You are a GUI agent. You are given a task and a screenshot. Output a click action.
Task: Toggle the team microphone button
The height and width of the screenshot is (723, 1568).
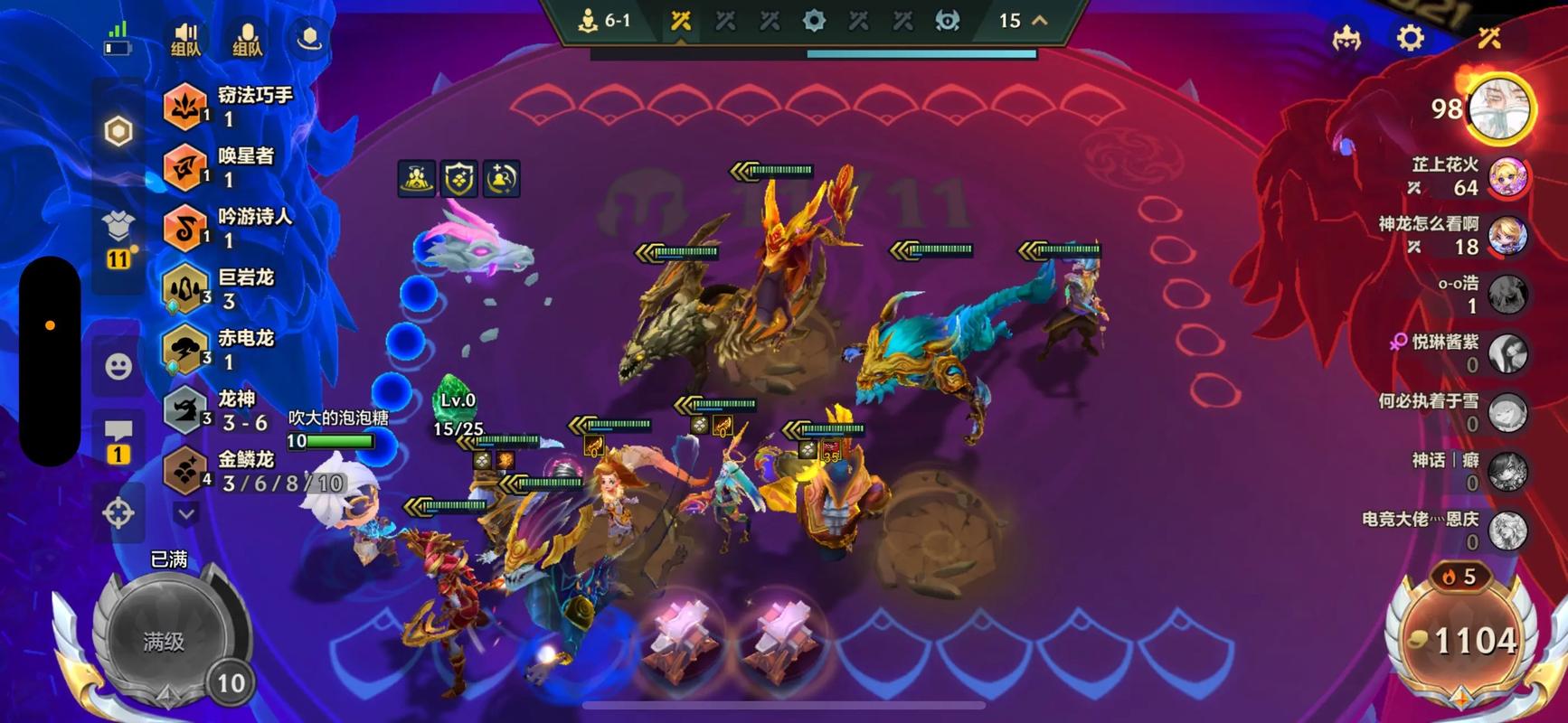tap(247, 38)
